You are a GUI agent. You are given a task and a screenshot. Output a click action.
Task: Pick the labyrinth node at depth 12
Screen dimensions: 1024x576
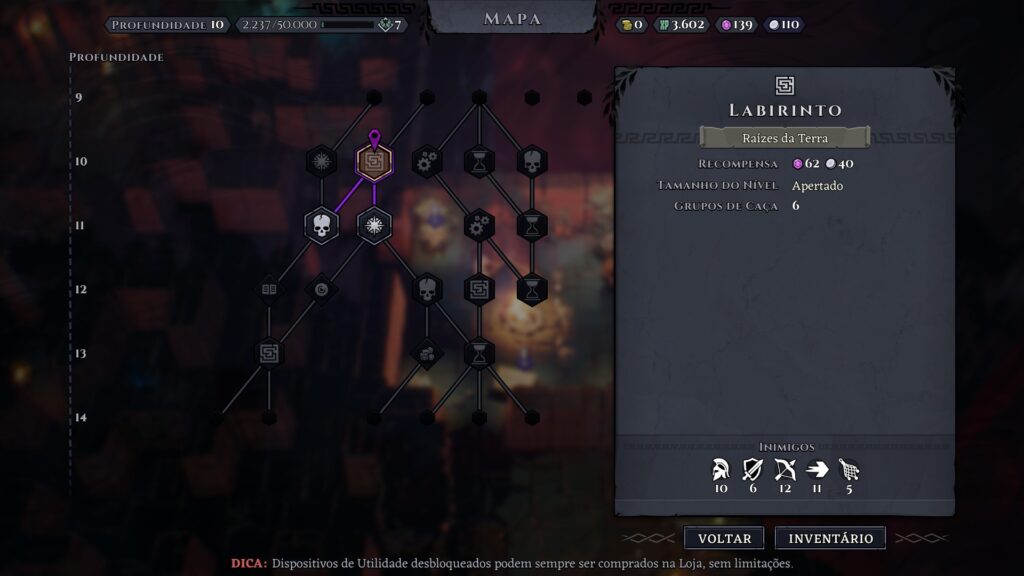(x=480, y=289)
